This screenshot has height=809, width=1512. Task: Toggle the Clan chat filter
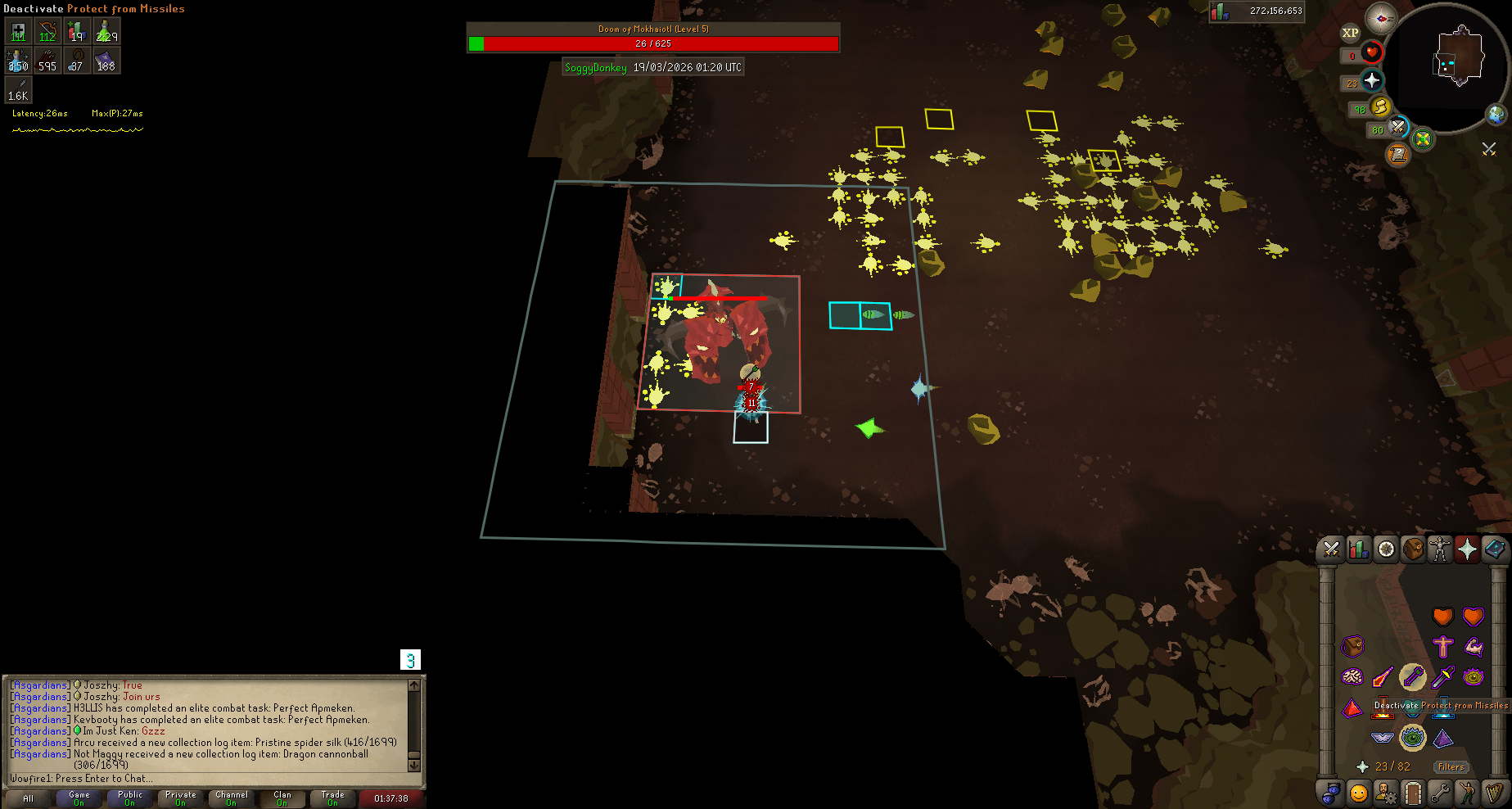pyautogui.click(x=282, y=798)
